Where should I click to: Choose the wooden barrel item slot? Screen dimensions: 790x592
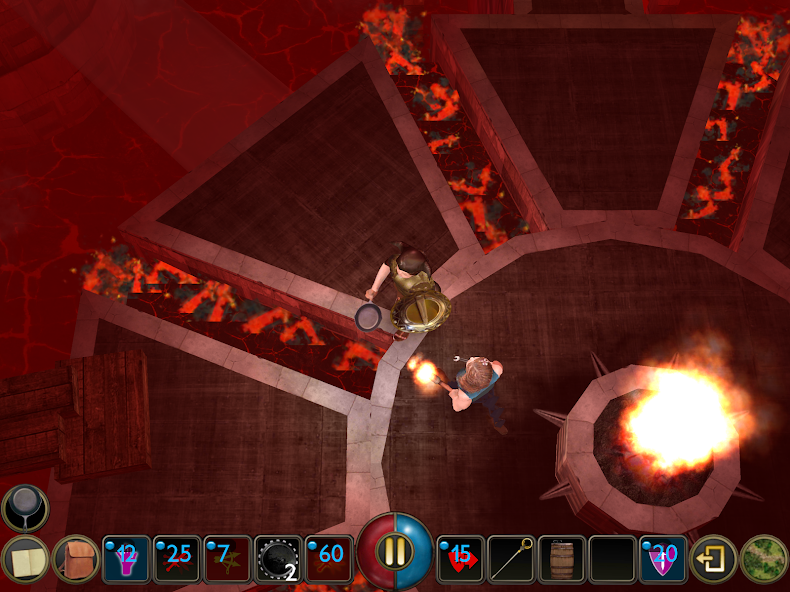pyautogui.click(x=562, y=559)
